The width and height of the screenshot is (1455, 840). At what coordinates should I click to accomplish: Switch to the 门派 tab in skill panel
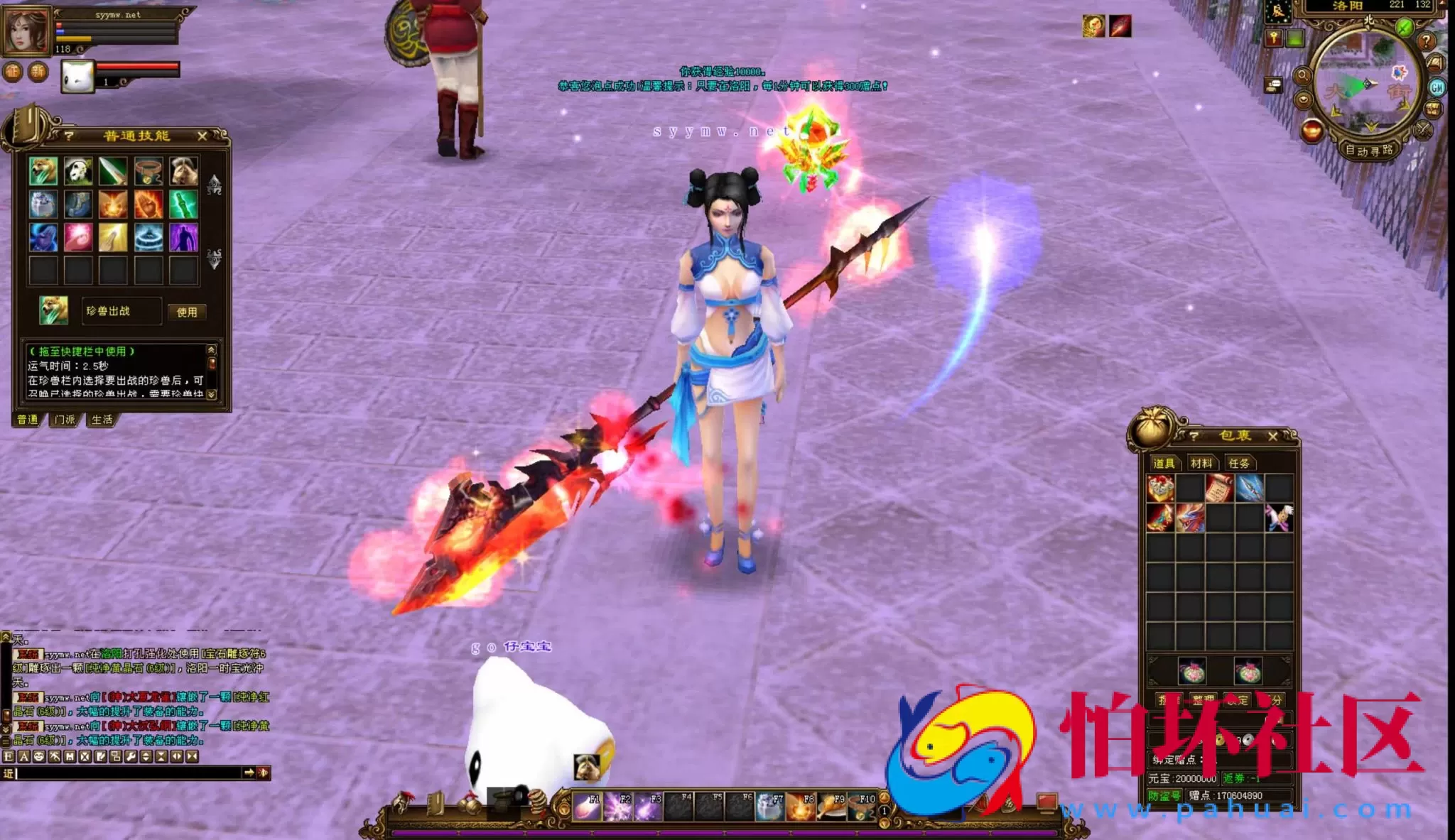click(x=63, y=419)
